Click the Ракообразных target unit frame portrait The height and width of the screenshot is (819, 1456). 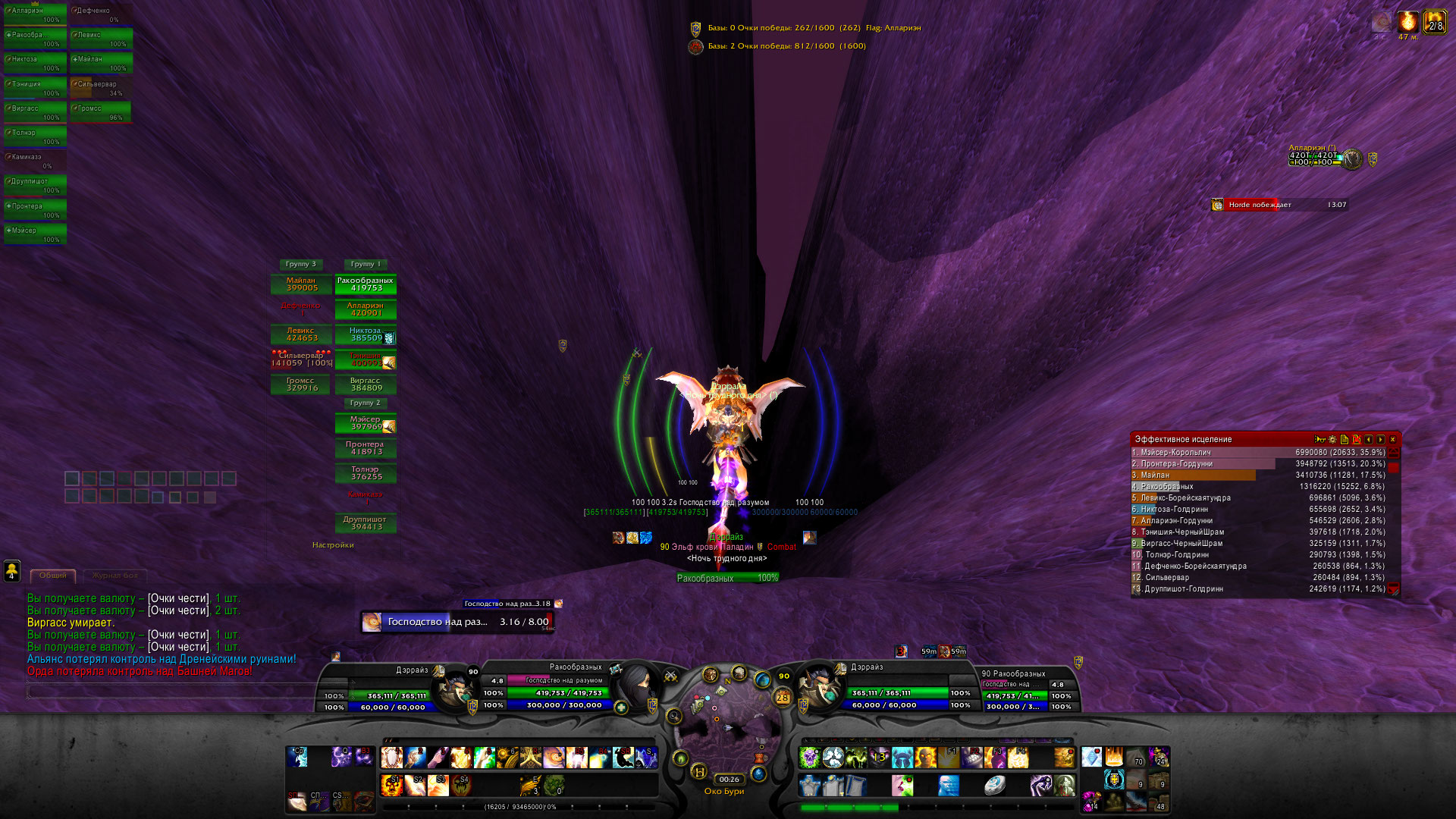[638, 686]
